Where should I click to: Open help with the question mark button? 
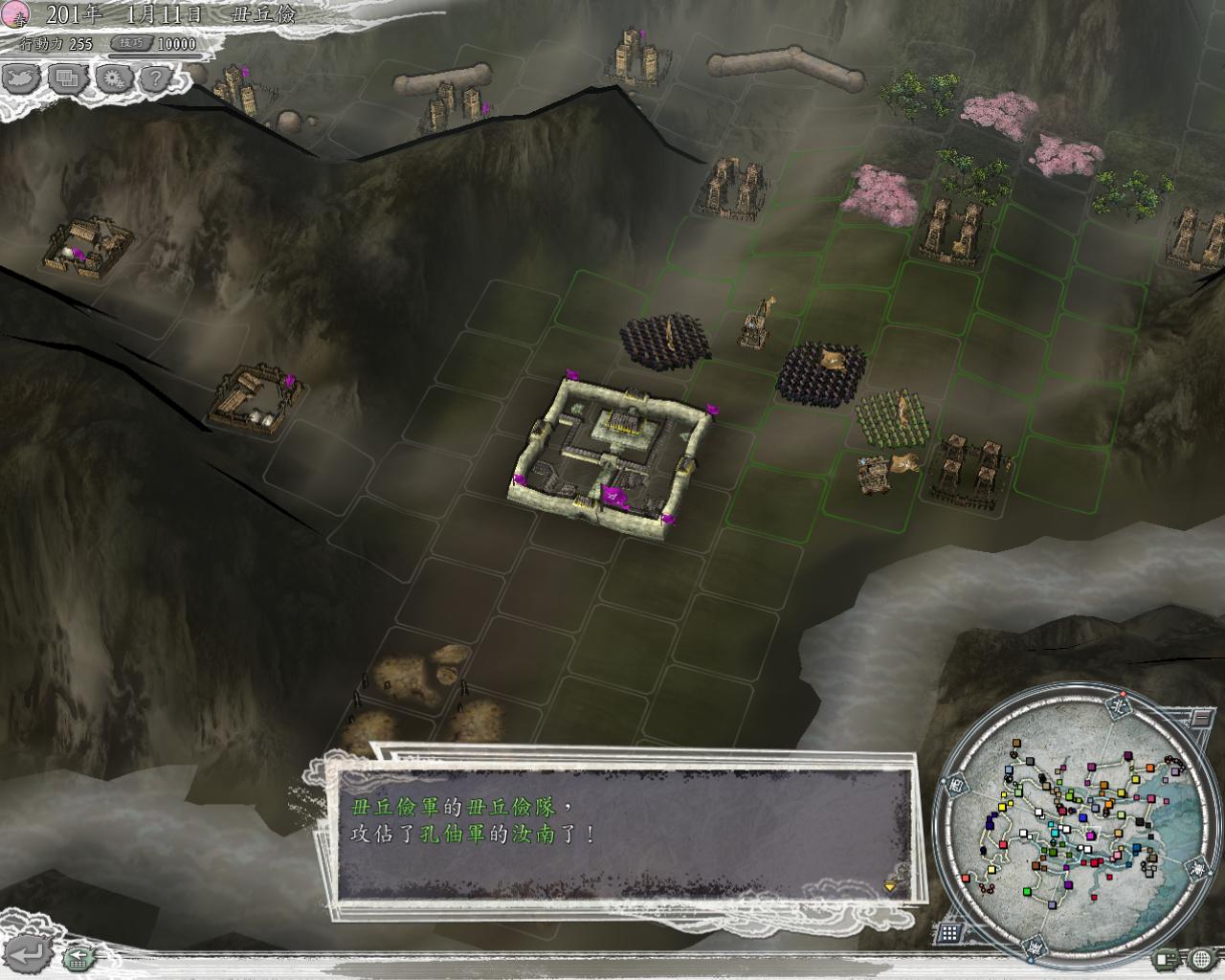[x=156, y=78]
